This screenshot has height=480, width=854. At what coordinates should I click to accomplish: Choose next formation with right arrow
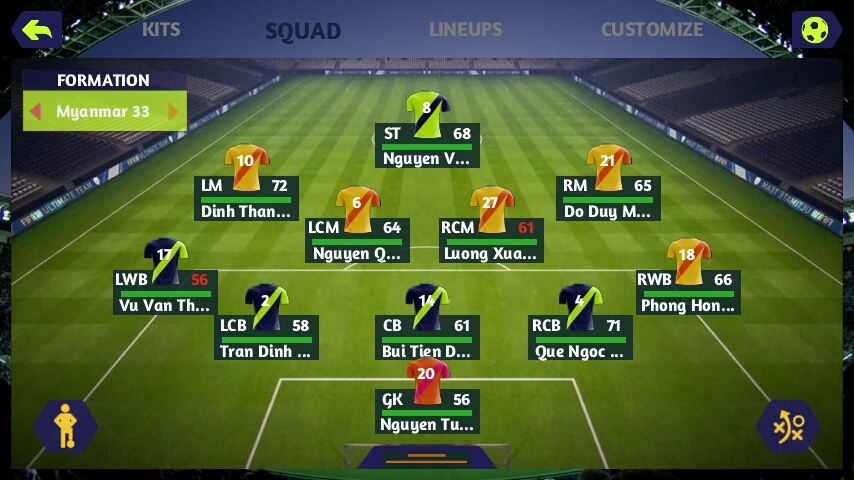(x=173, y=111)
